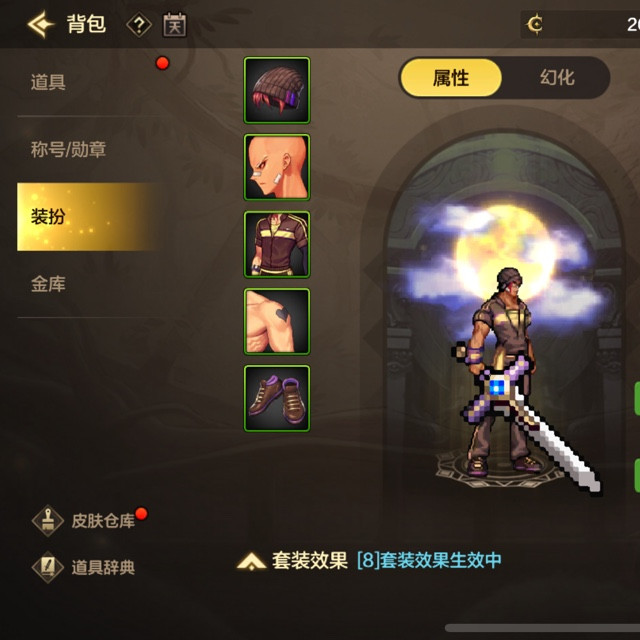This screenshot has width=640, height=640.
Task: Open 皮肤仓库 skin storage
Action: (x=88, y=521)
